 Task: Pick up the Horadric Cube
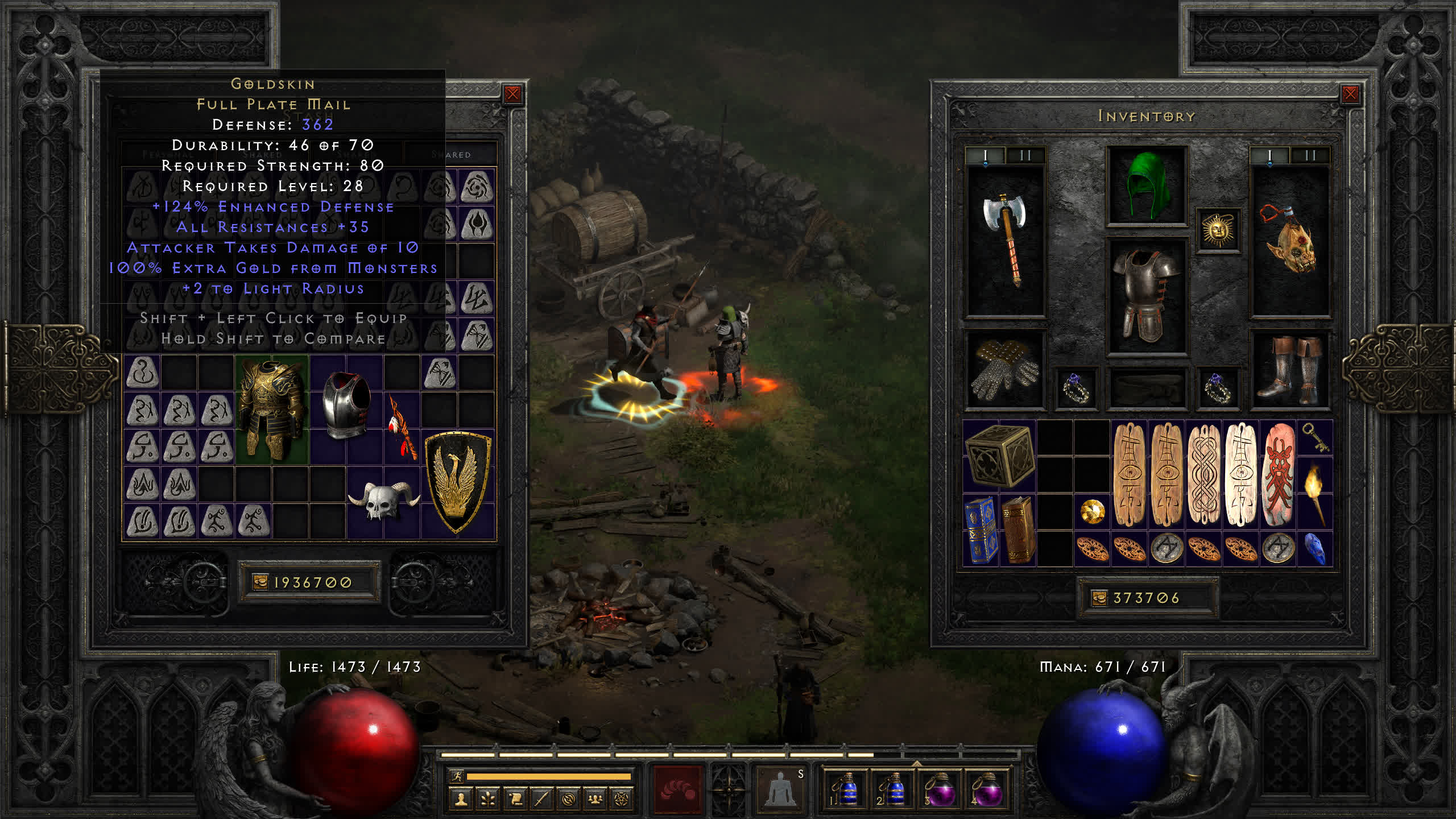pyautogui.click(x=999, y=456)
